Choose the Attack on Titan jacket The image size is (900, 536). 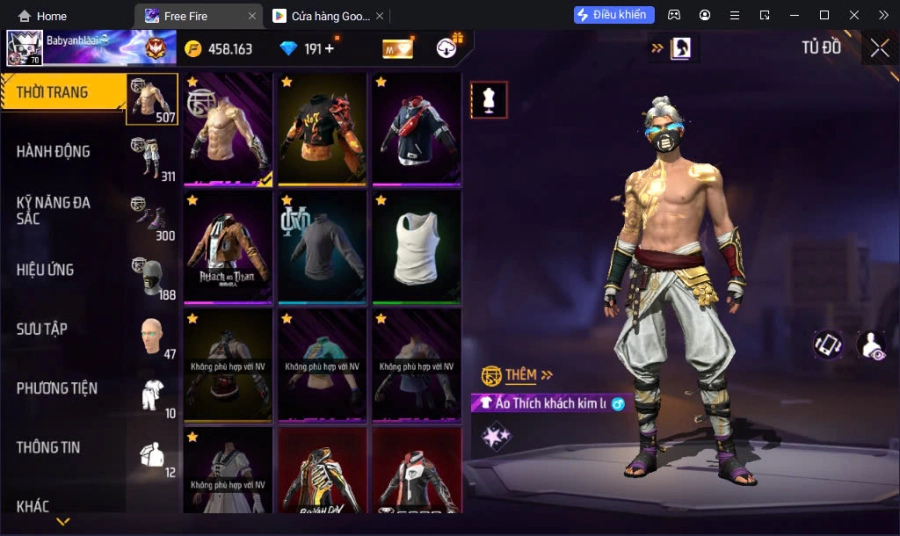(x=228, y=247)
